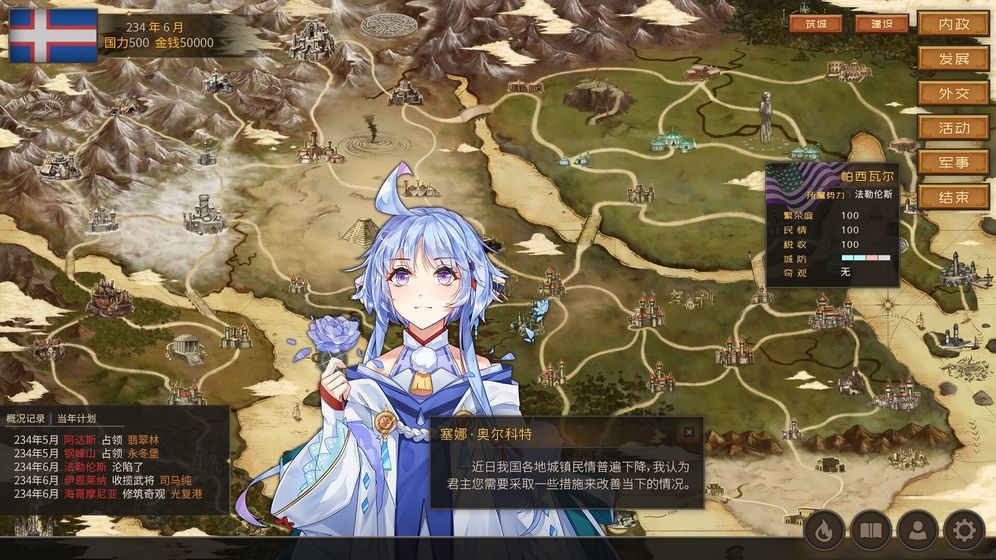This screenshot has height=560, width=996.
Task: Show the 概况记录 overview log tab
Action: click(25, 418)
